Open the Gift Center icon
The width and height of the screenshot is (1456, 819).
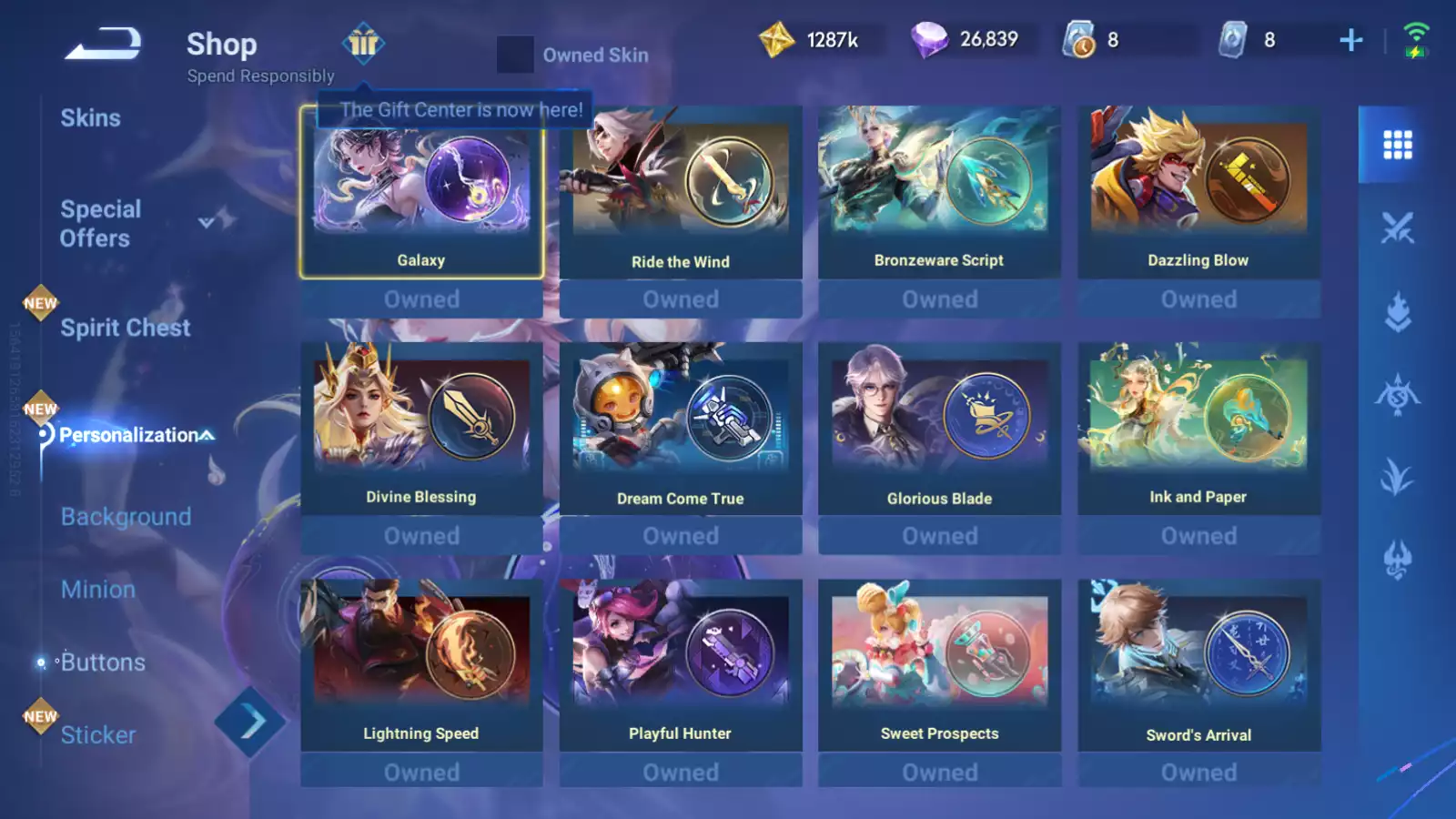point(363,44)
